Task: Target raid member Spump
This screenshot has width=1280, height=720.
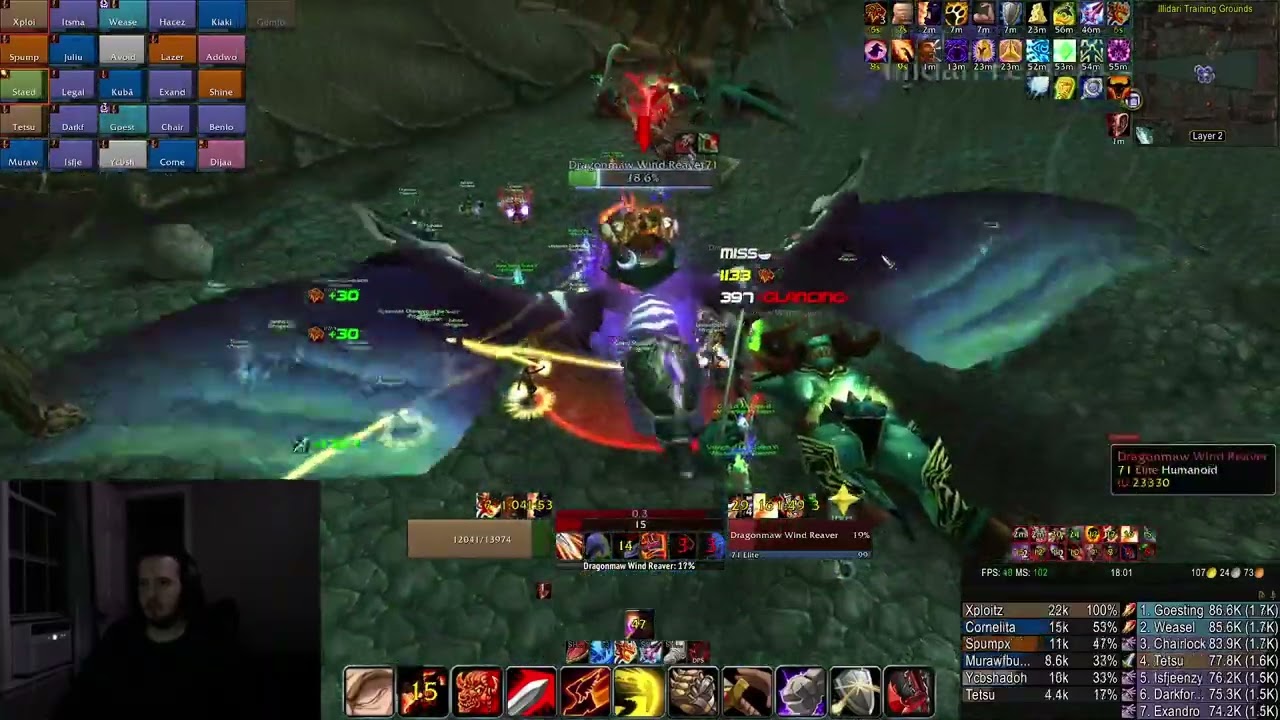Action: [24, 56]
